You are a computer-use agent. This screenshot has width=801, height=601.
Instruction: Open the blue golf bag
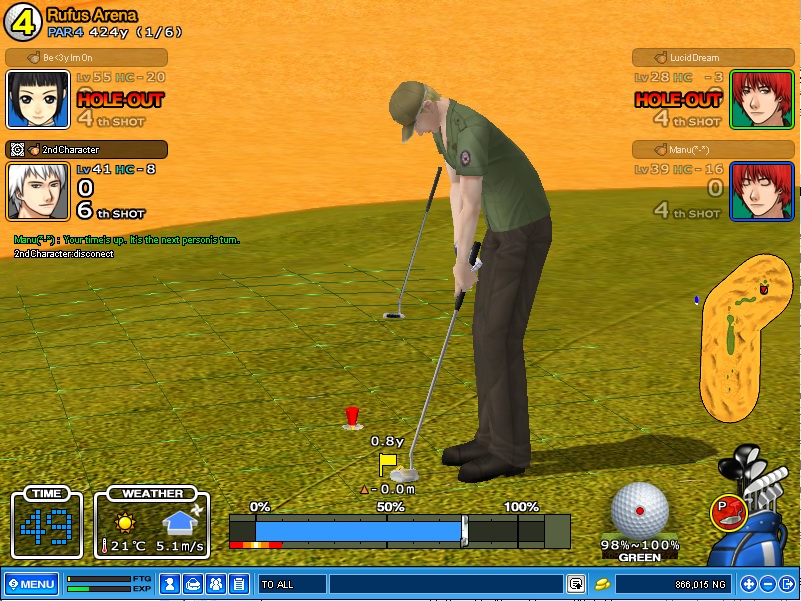point(760,520)
